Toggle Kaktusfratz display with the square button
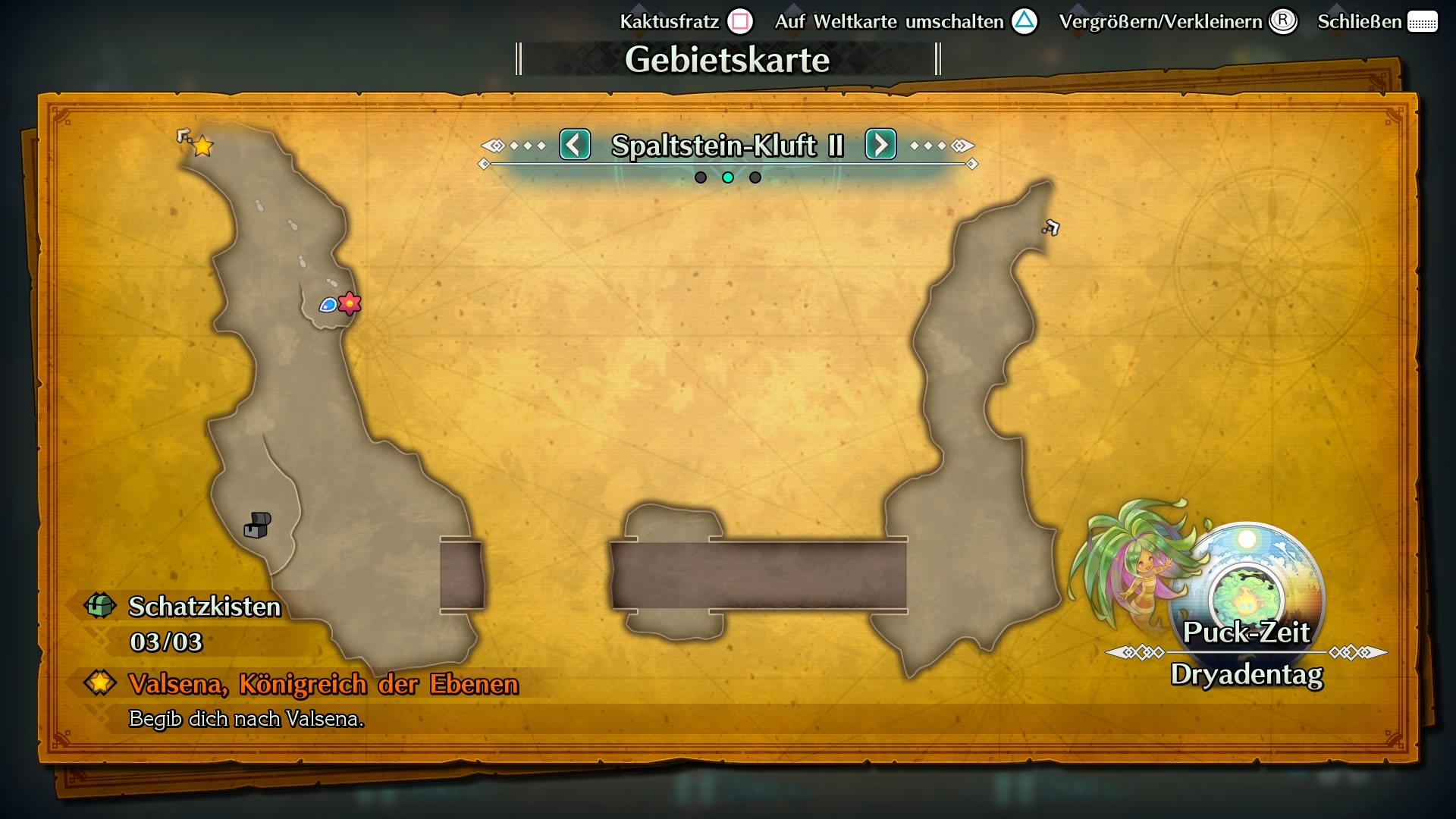Screen dimensions: 1456x819 pyautogui.click(x=739, y=21)
